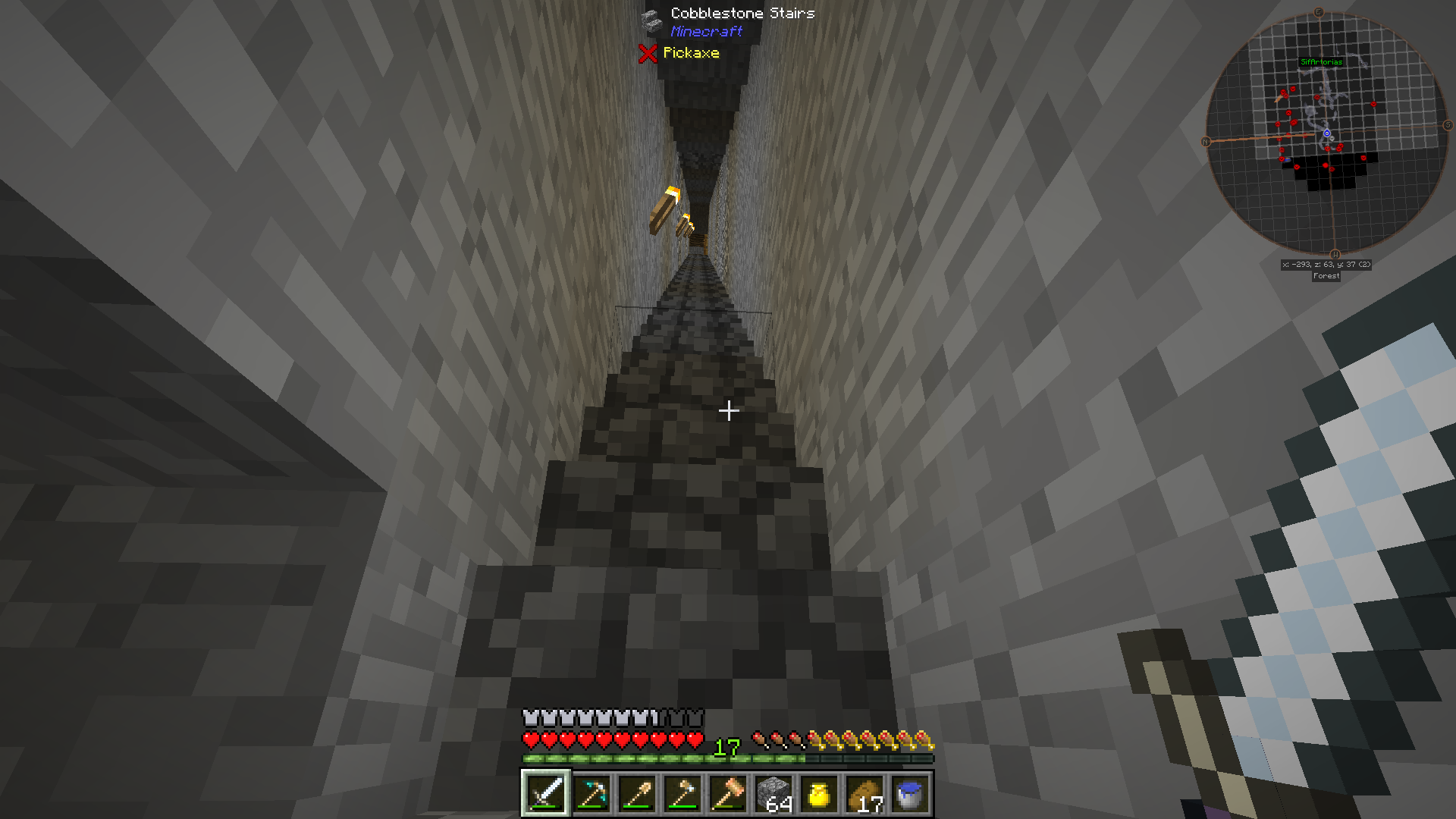
Task: Choose the shovel hotbar slot
Action: [x=637, y=793]
